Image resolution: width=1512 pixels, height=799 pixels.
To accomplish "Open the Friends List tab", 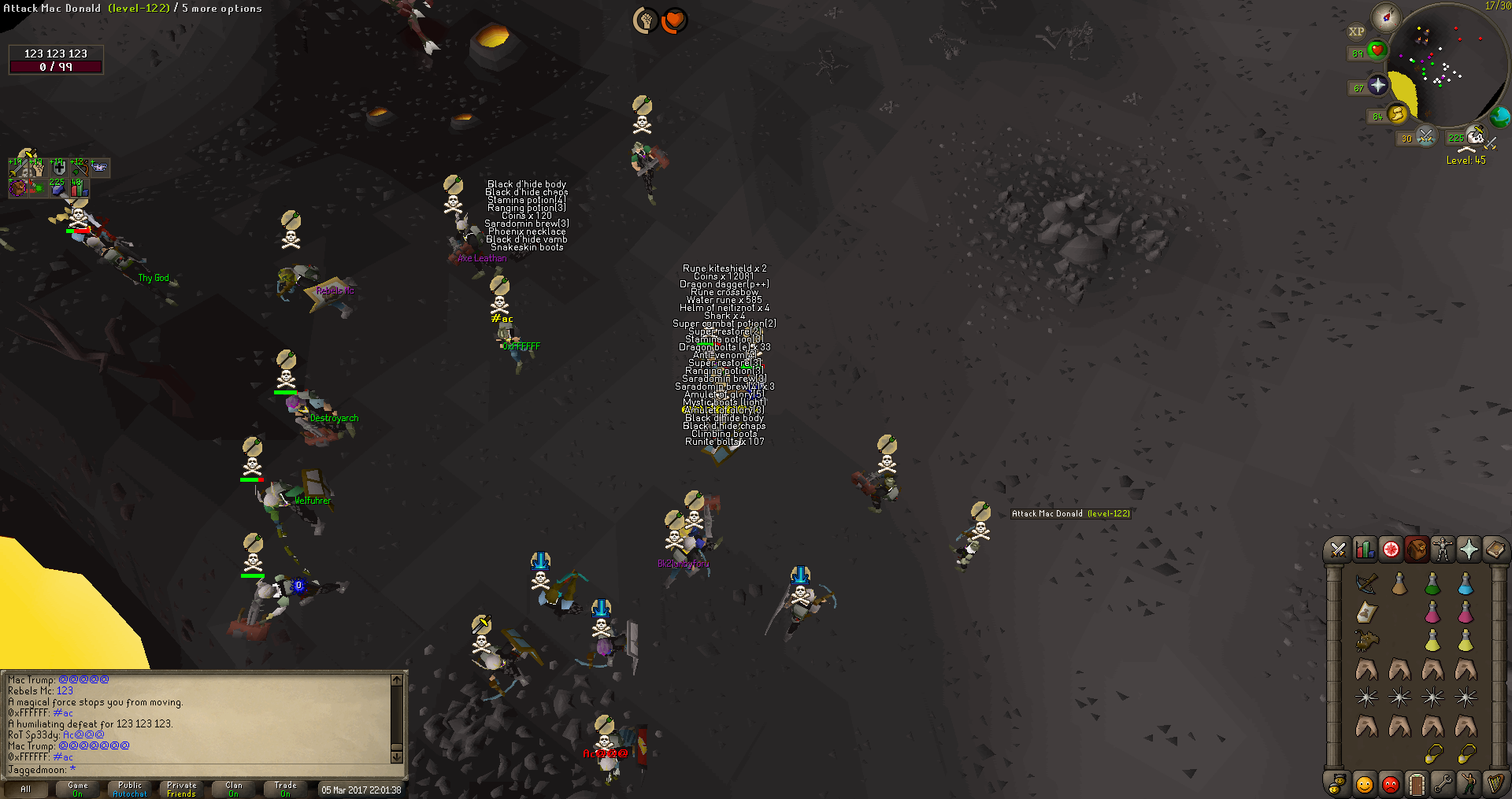I will pyautogui.click(x=1364, y=784).
